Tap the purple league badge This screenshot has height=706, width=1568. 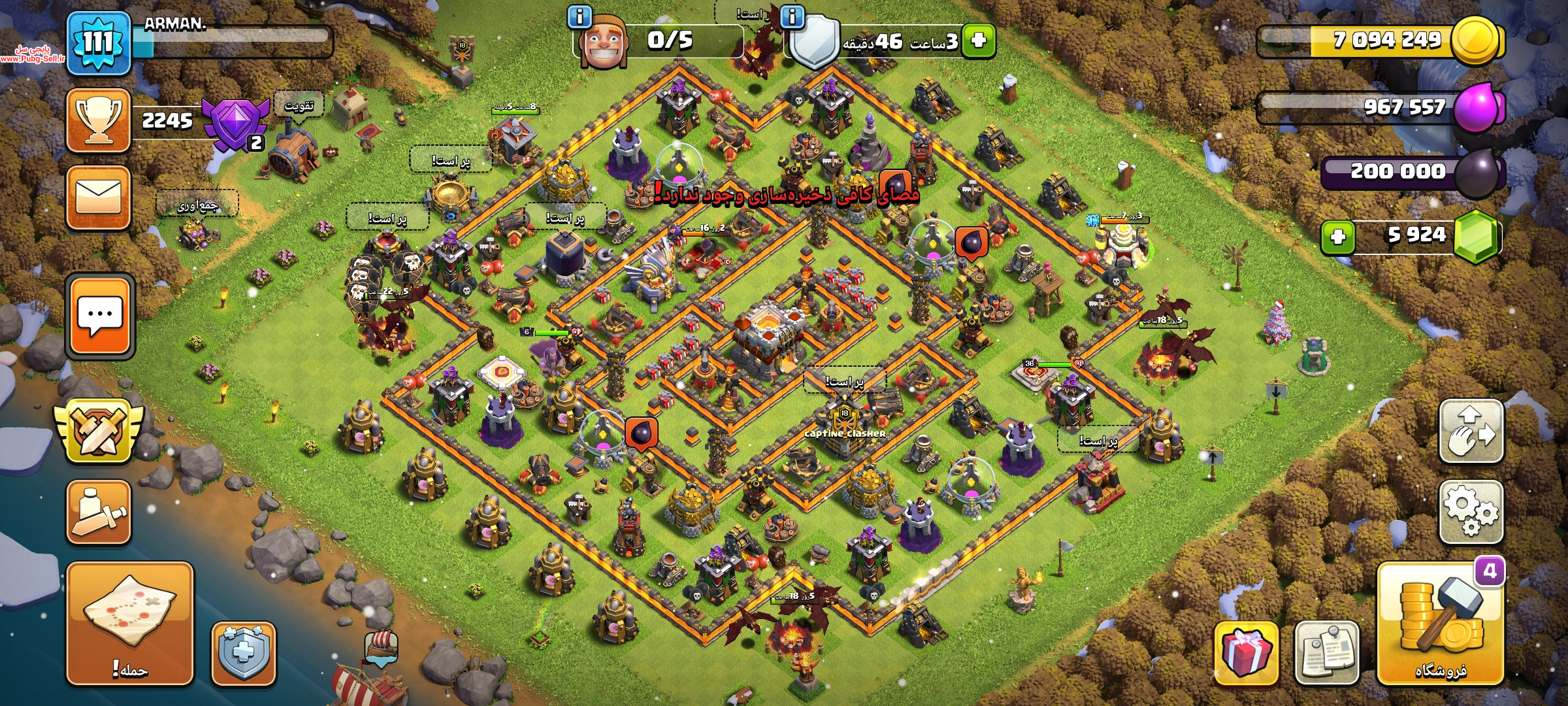tap(235, 122)
